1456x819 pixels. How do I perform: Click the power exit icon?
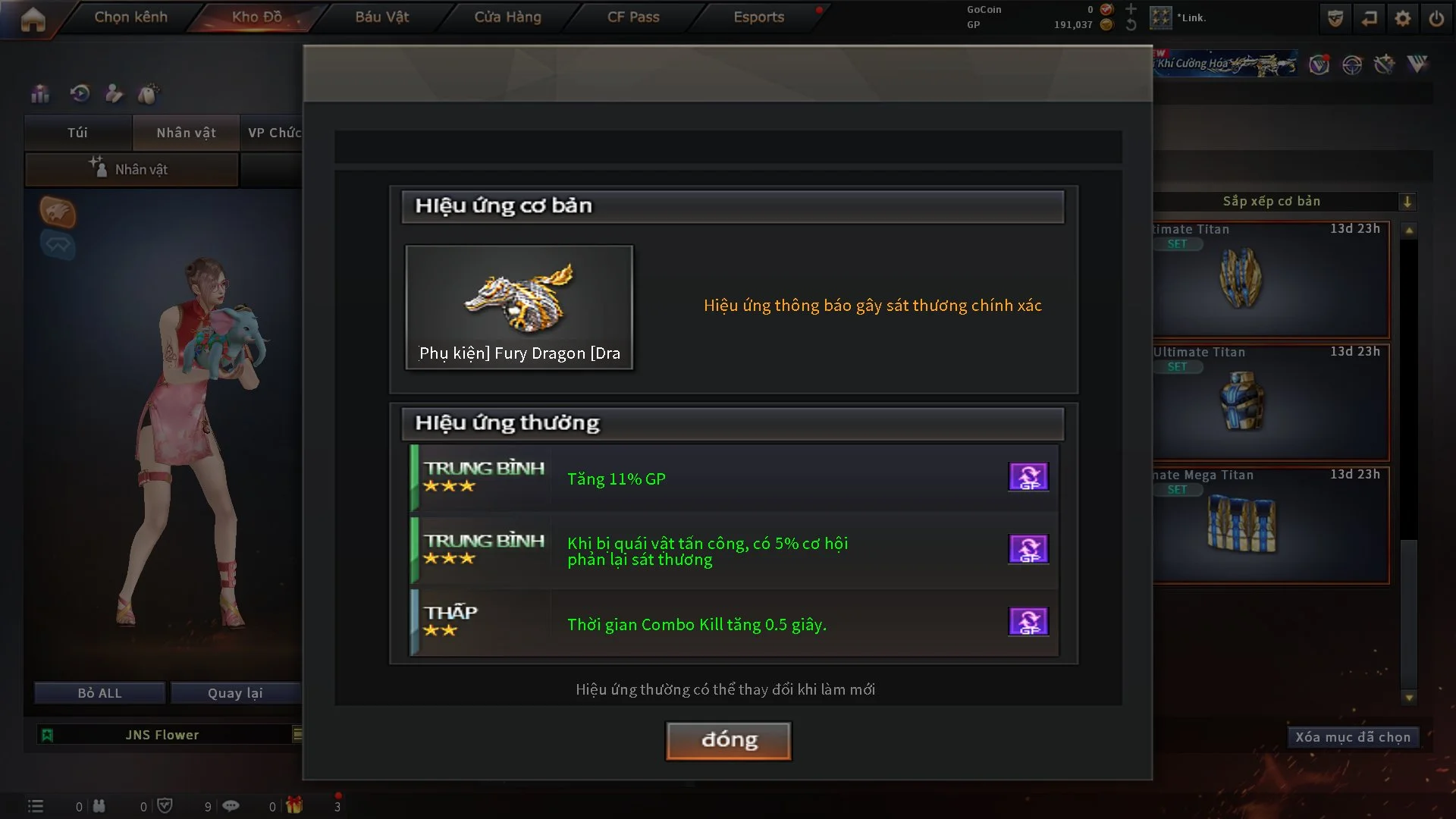click(1436, 19)
